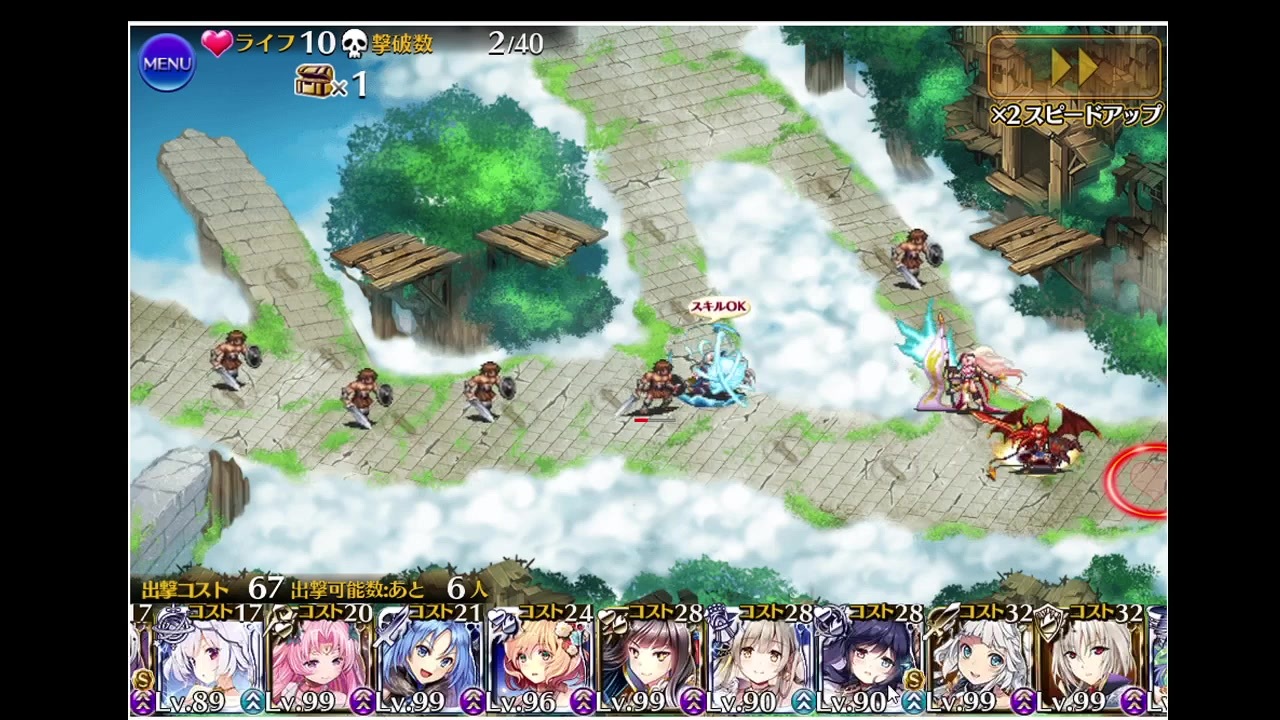The width and height of the screenshot is (1280, 720).
Task: Click the skull kill-count icon
Action: click(355, 44)
